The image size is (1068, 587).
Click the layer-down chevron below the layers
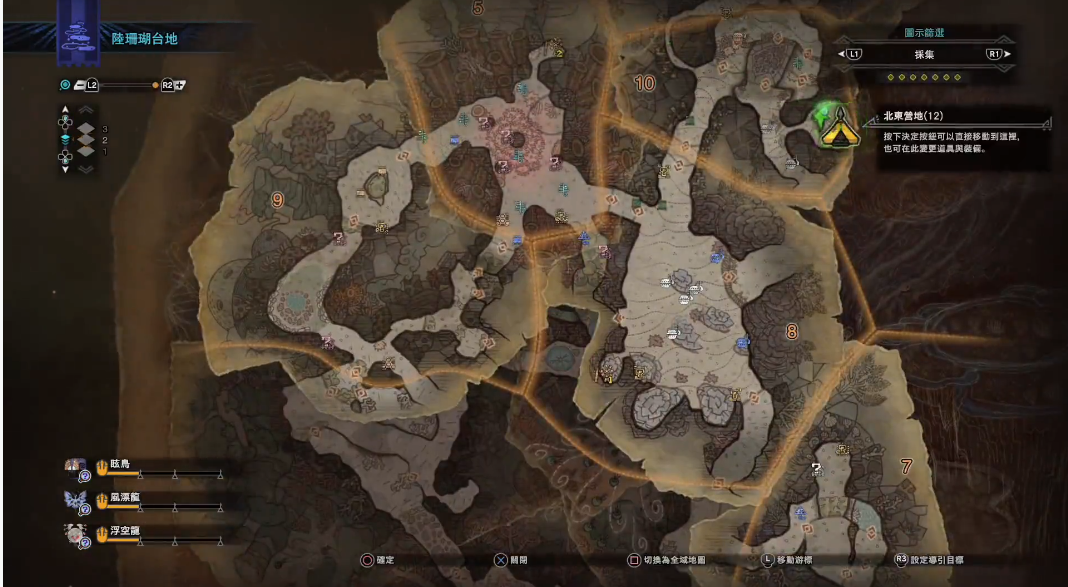tap(86, 170)
